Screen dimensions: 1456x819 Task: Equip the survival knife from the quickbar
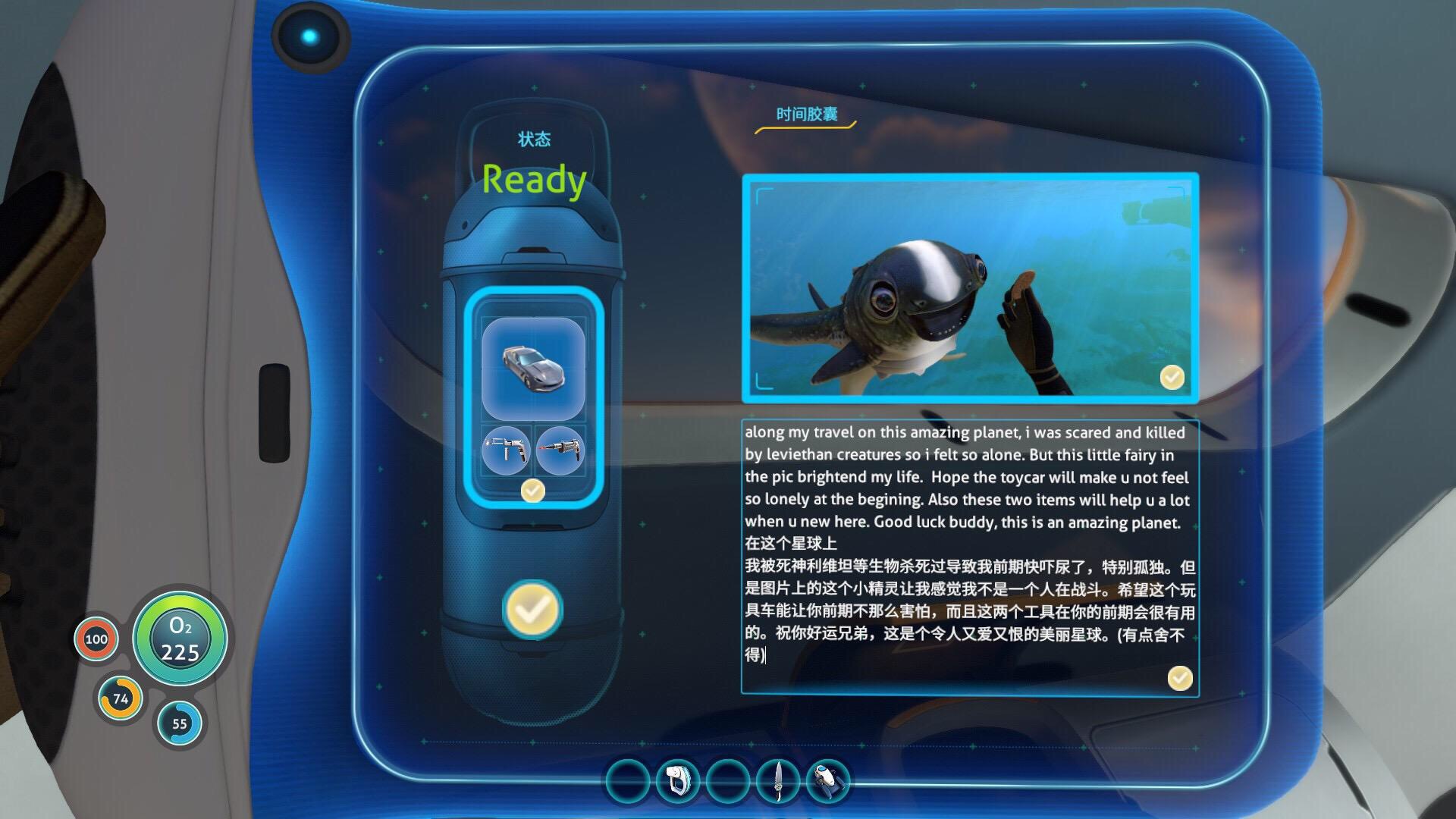(x=779, y=781)
